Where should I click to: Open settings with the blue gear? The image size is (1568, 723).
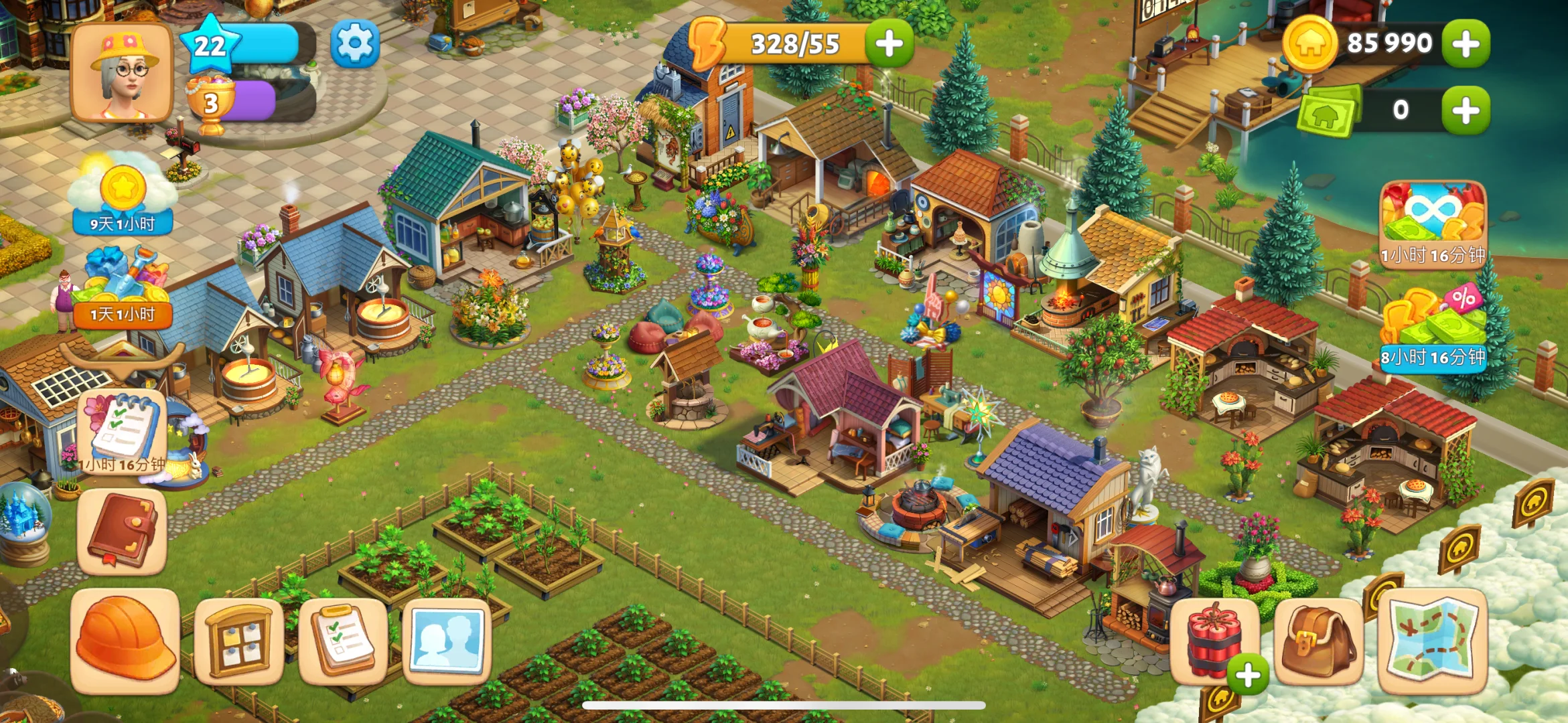[x=354, y=44]
